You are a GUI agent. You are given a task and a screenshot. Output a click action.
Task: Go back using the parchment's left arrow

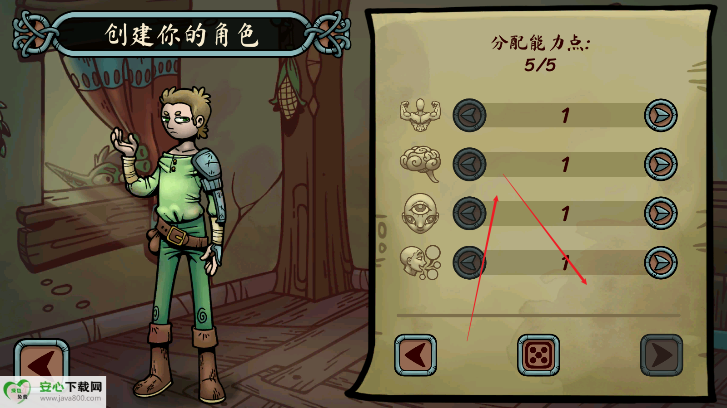(x=416, y=355)
